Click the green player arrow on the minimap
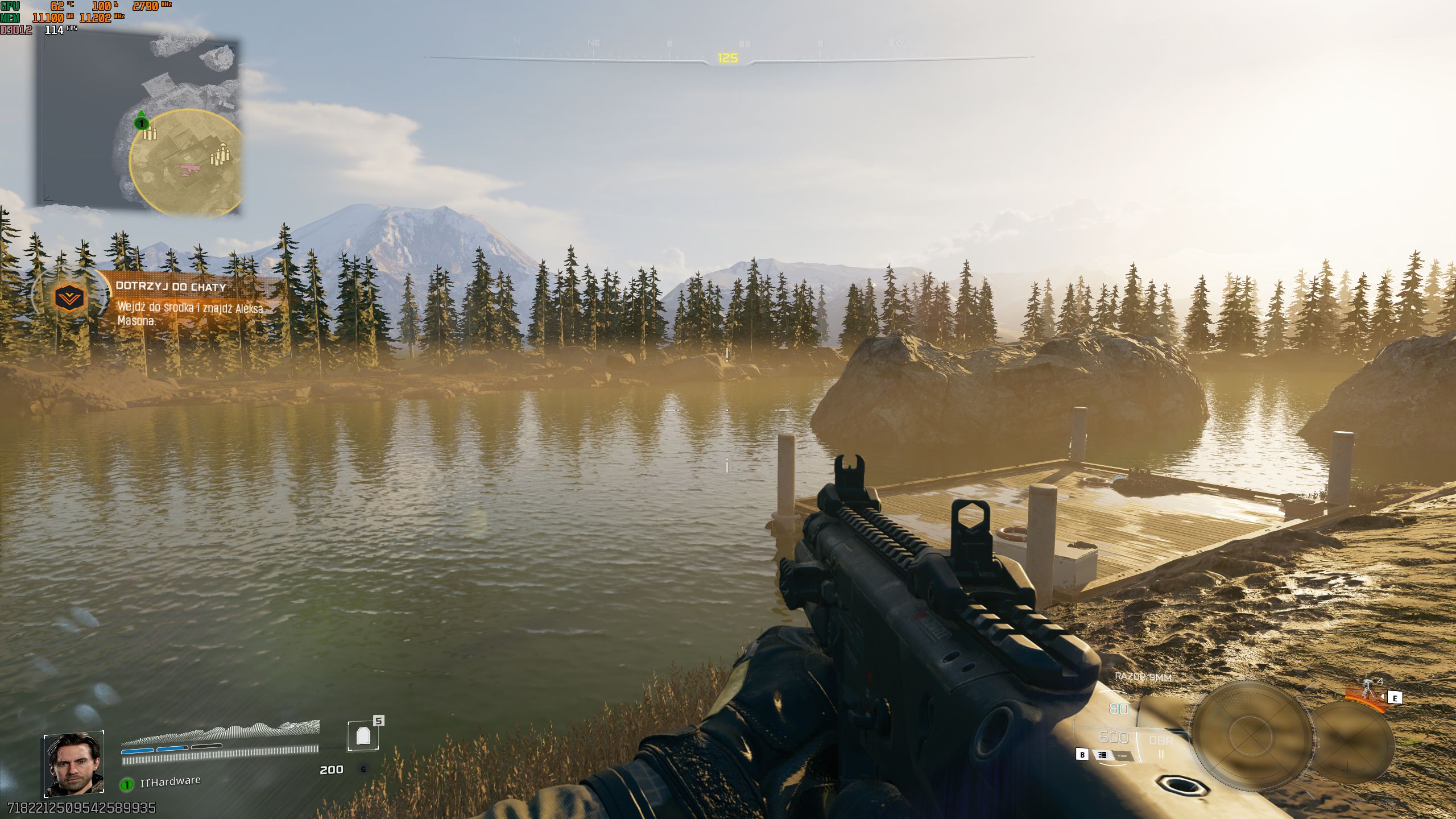 point(142,114)
